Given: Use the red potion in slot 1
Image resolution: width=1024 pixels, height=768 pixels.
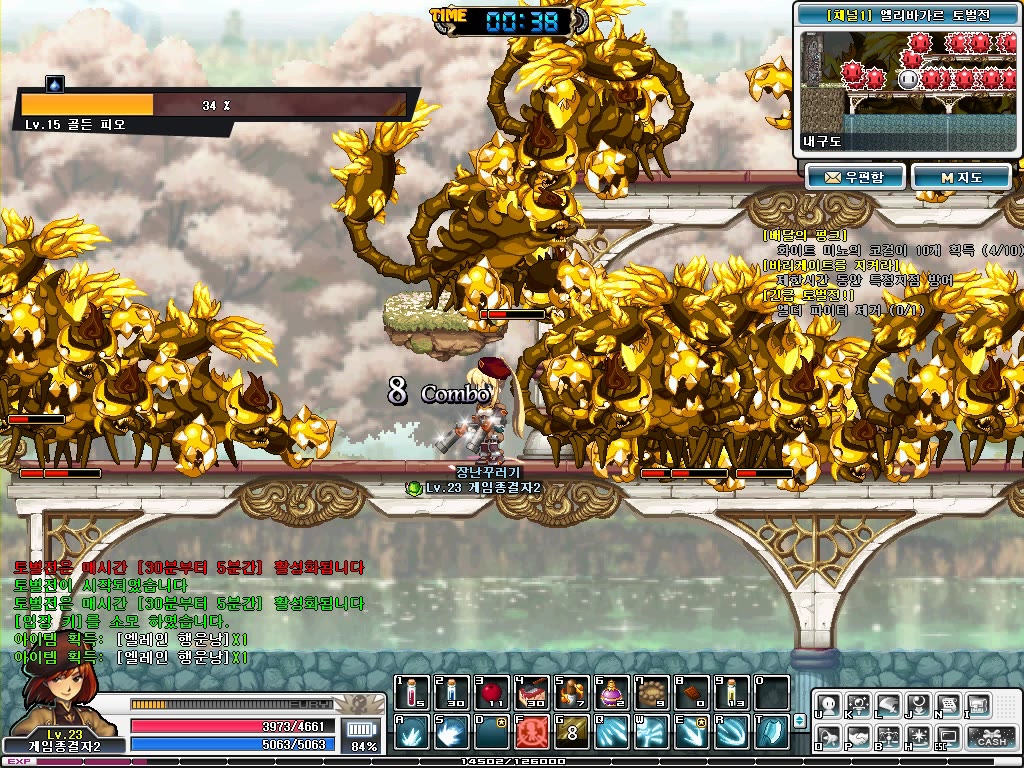Looking at the screenshot, I should 412,692.
